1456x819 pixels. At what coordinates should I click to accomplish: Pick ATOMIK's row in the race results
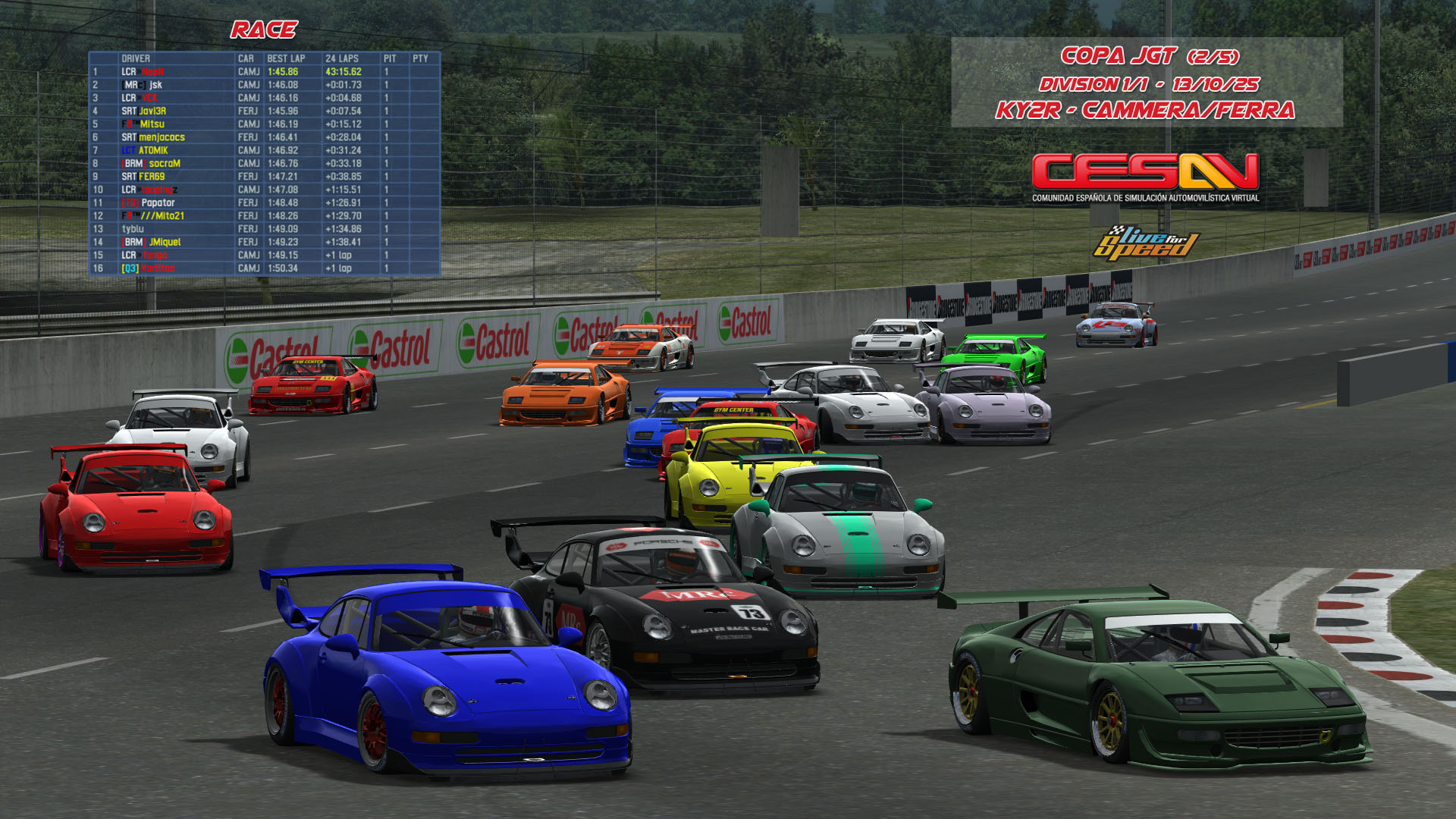[152, 150]
